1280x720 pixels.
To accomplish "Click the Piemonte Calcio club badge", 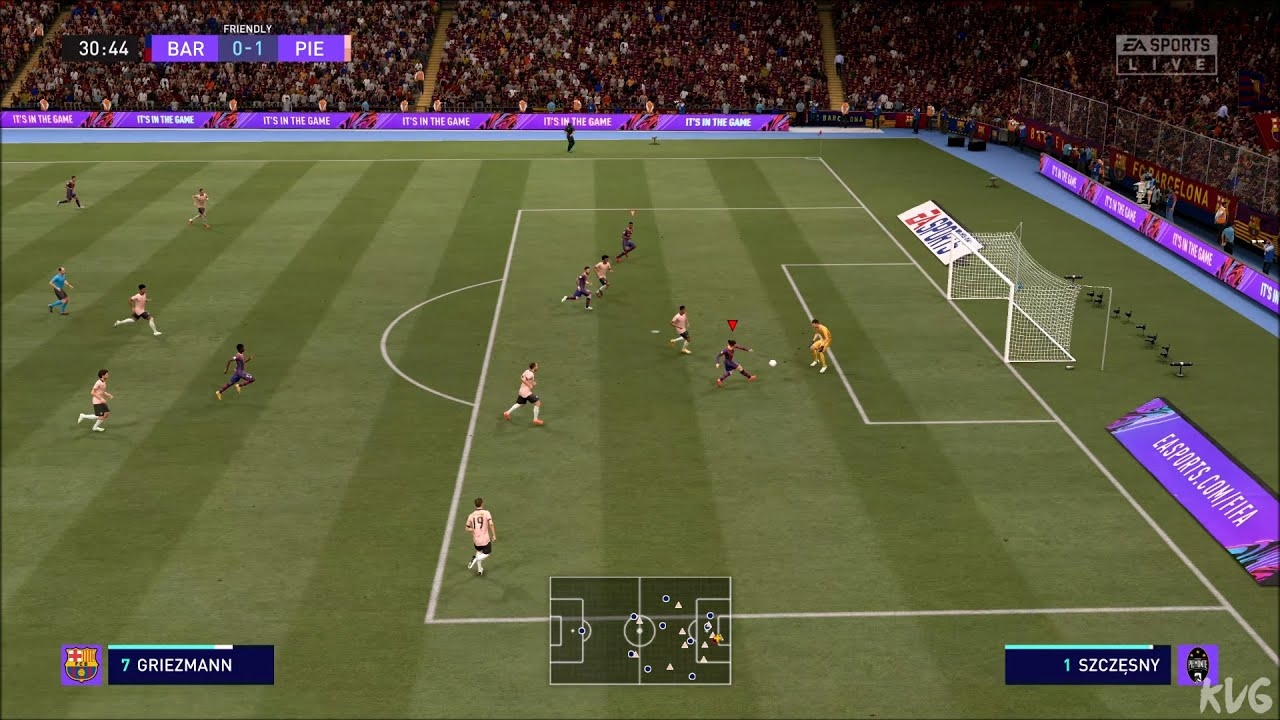I will (1196, 665).
